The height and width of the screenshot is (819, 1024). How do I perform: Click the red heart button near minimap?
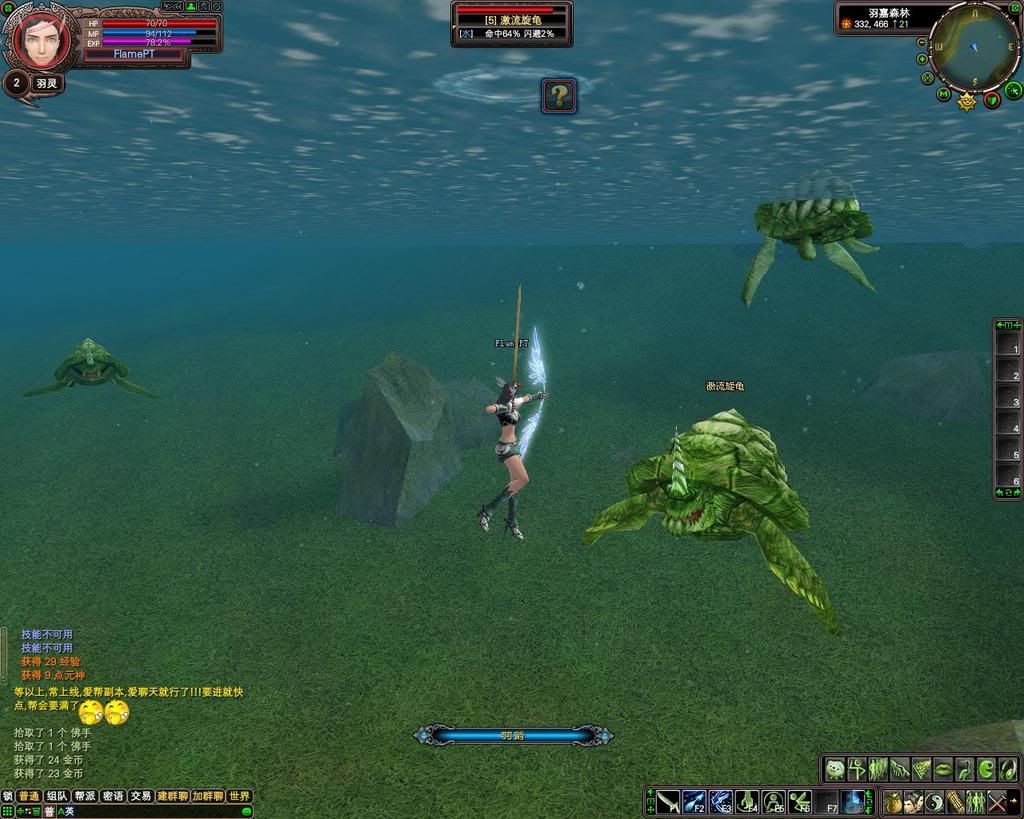tap(992, 99)
